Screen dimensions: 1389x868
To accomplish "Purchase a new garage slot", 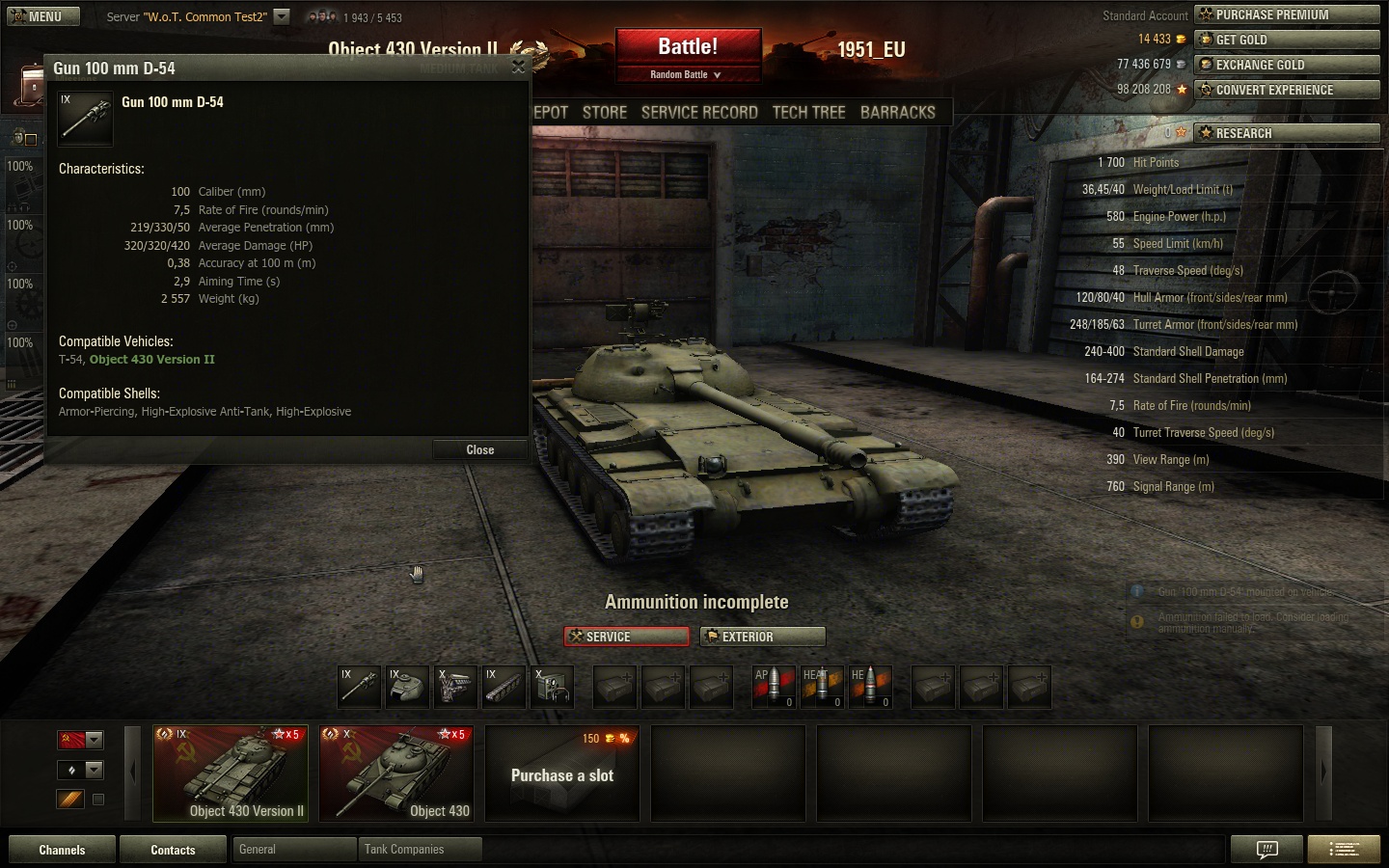I will pos(562,773).
